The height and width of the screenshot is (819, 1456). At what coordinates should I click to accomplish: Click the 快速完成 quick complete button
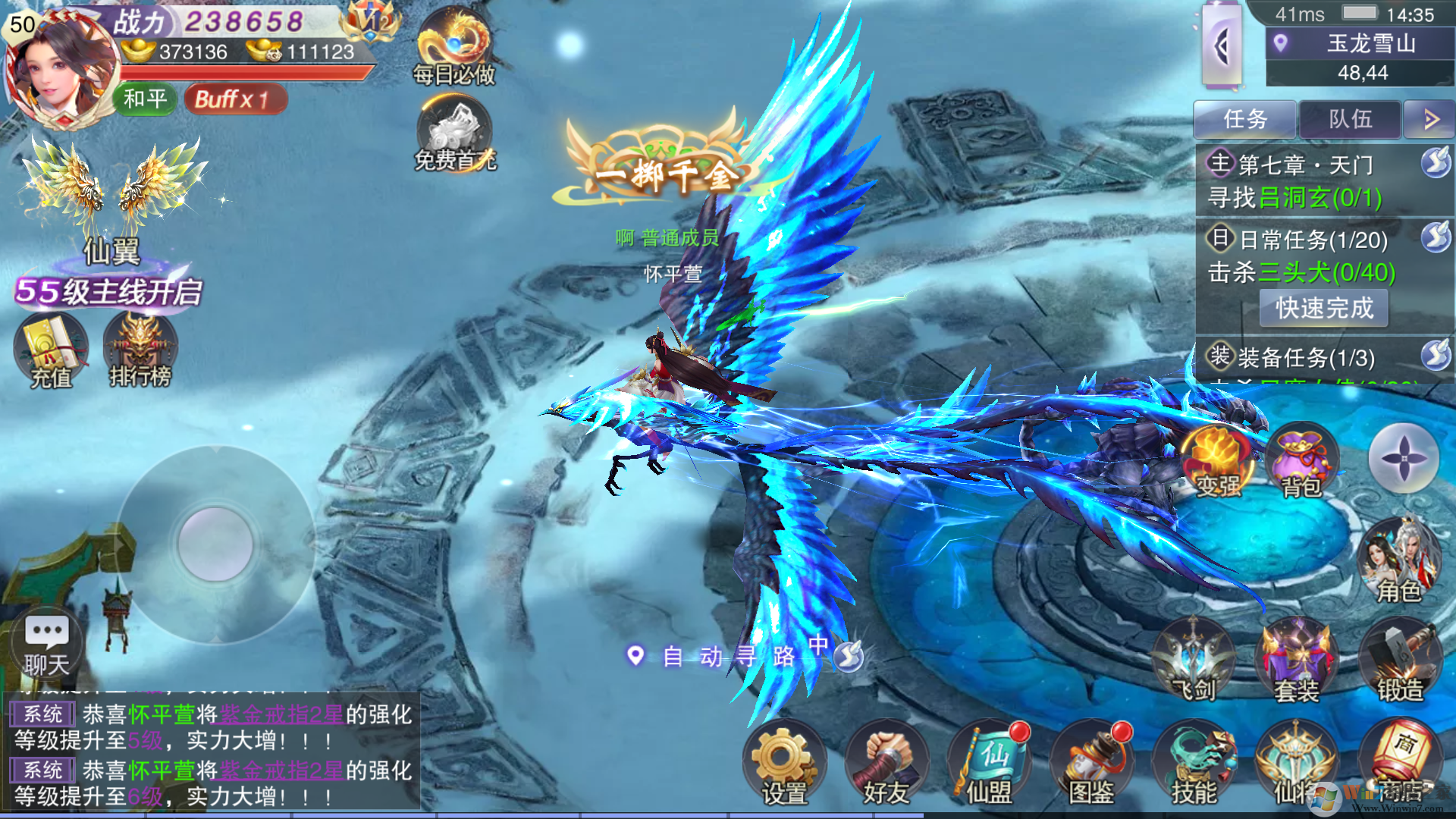[1324, 308]
